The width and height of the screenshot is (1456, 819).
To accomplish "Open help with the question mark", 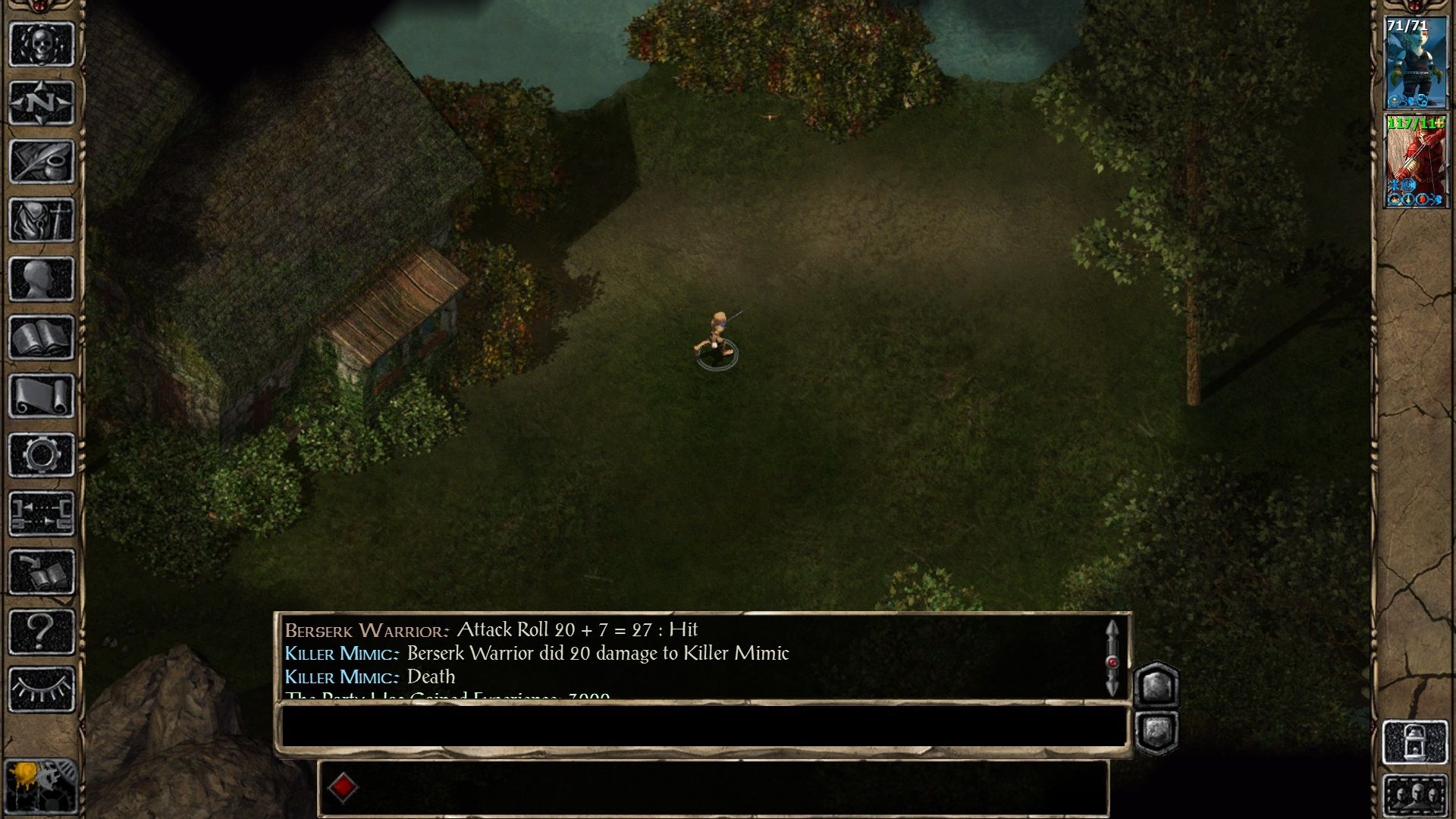I will coord(42,631).
